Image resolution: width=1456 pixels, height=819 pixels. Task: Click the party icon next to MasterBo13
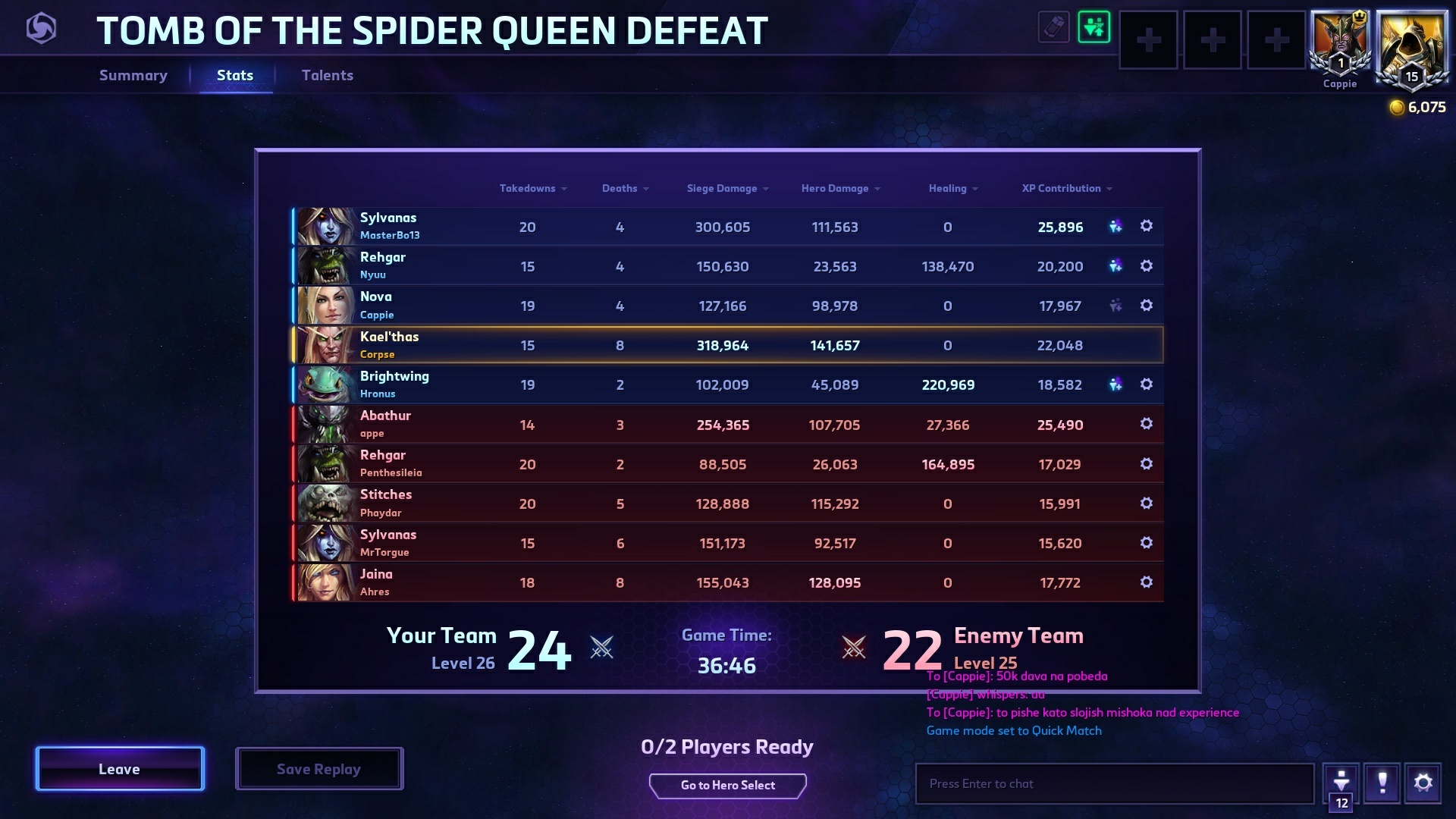pos(1115,226)
